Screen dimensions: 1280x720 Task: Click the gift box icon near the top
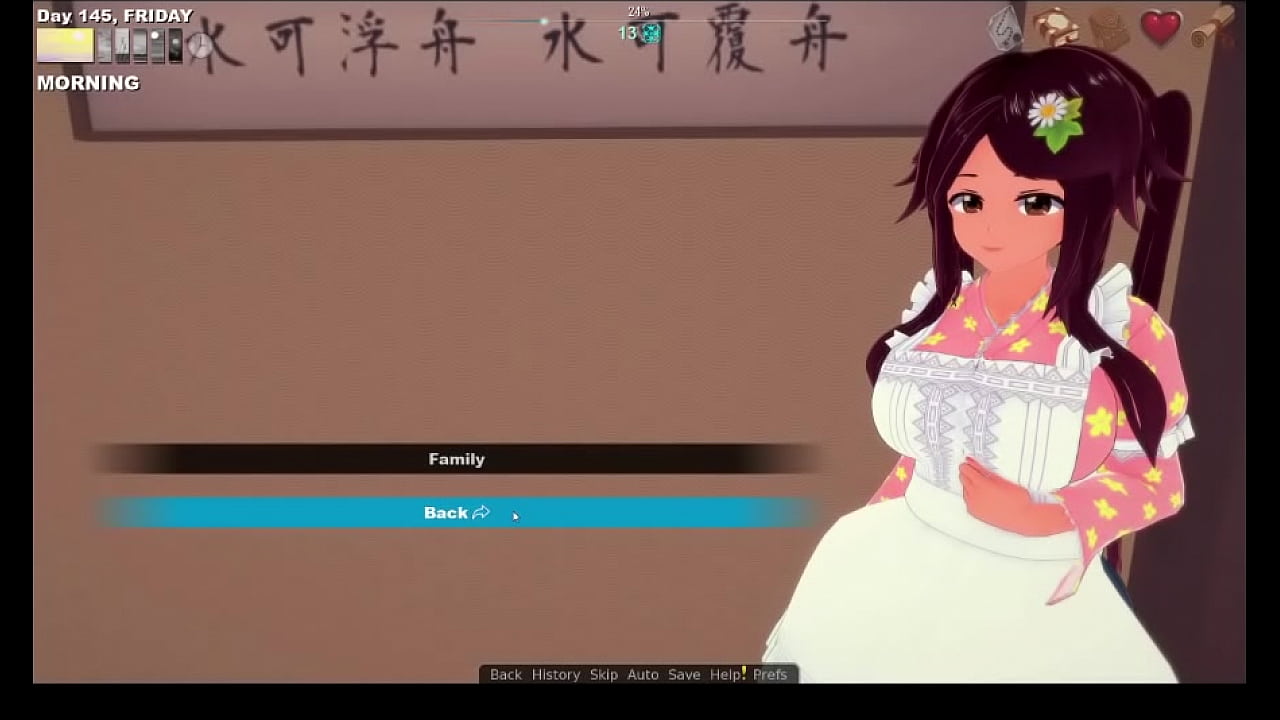coord(1055,25)
